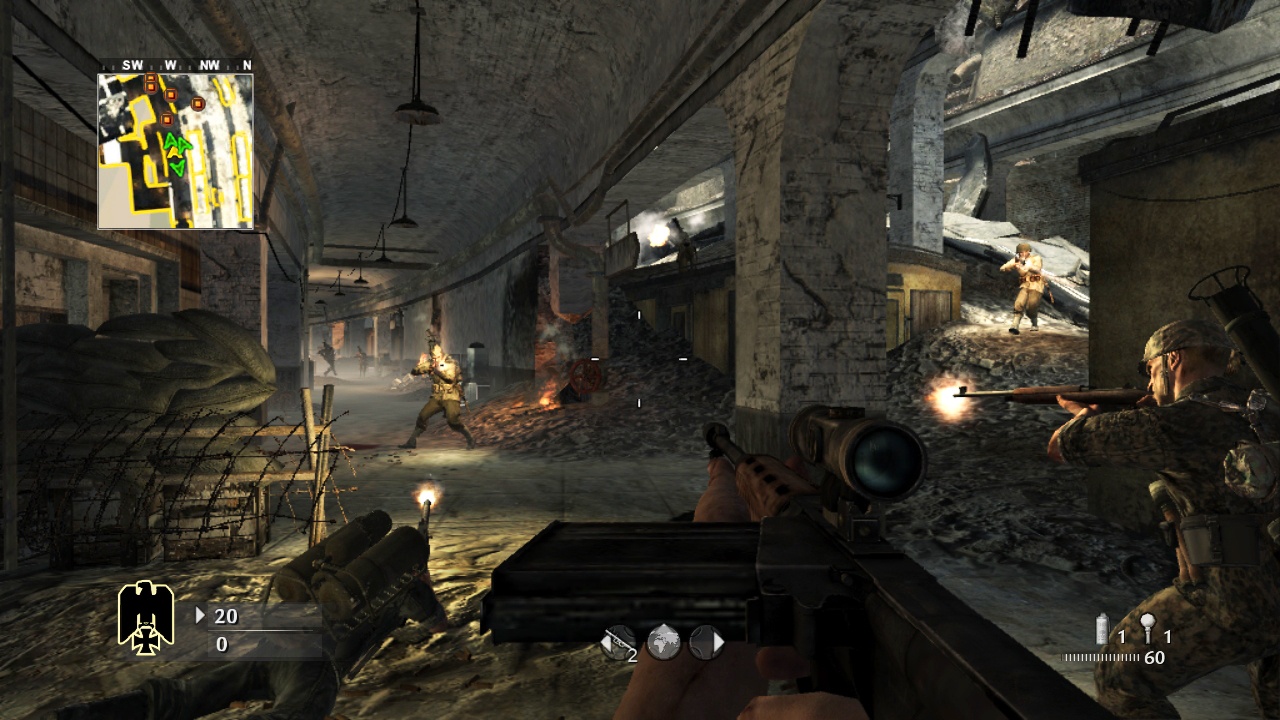Choose the stick grenade icon
Screen dimensions: 1280x720
[x=1147, y=629]
